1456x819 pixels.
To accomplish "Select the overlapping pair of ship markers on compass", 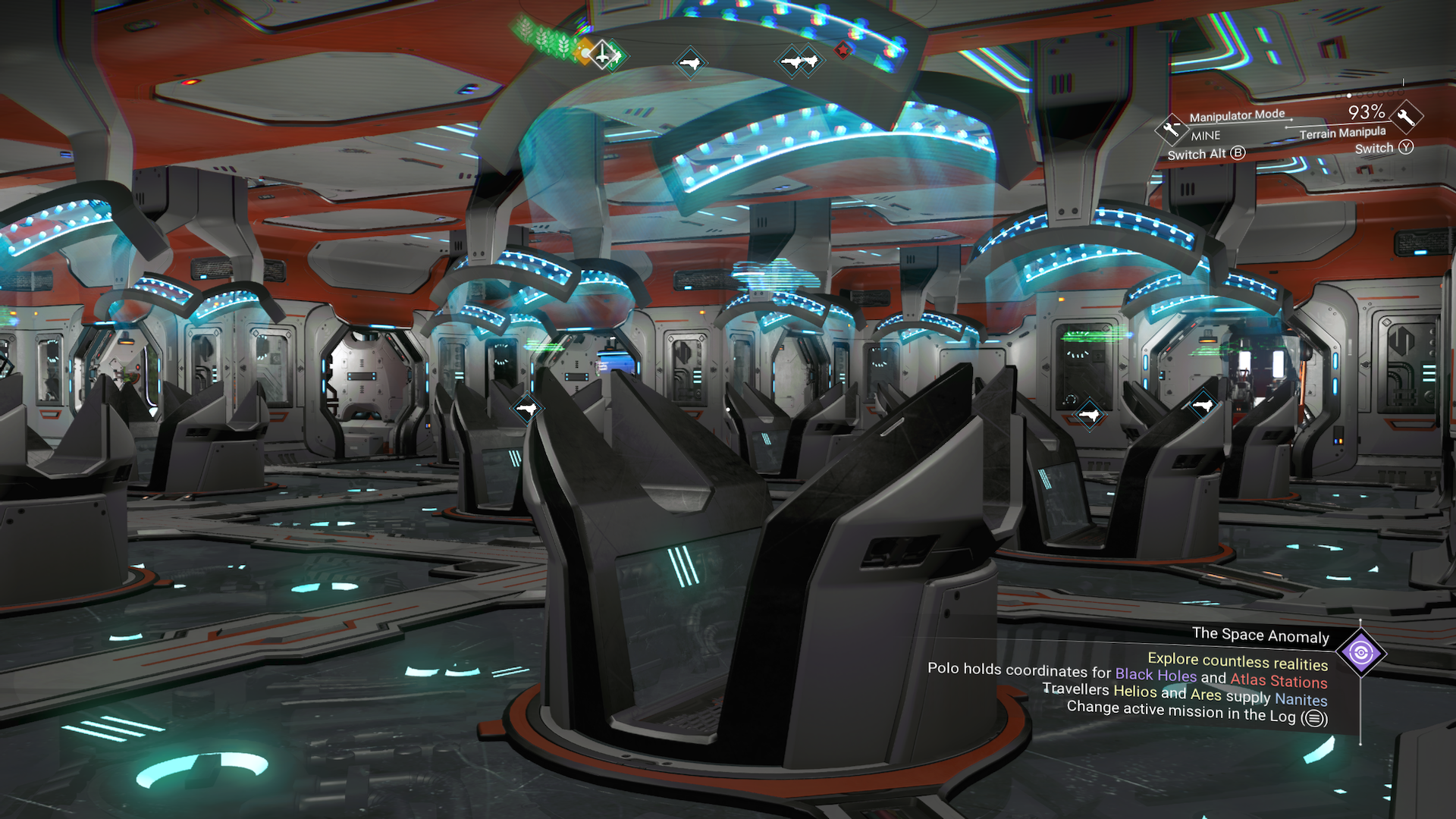I will (x=799, y=61).
